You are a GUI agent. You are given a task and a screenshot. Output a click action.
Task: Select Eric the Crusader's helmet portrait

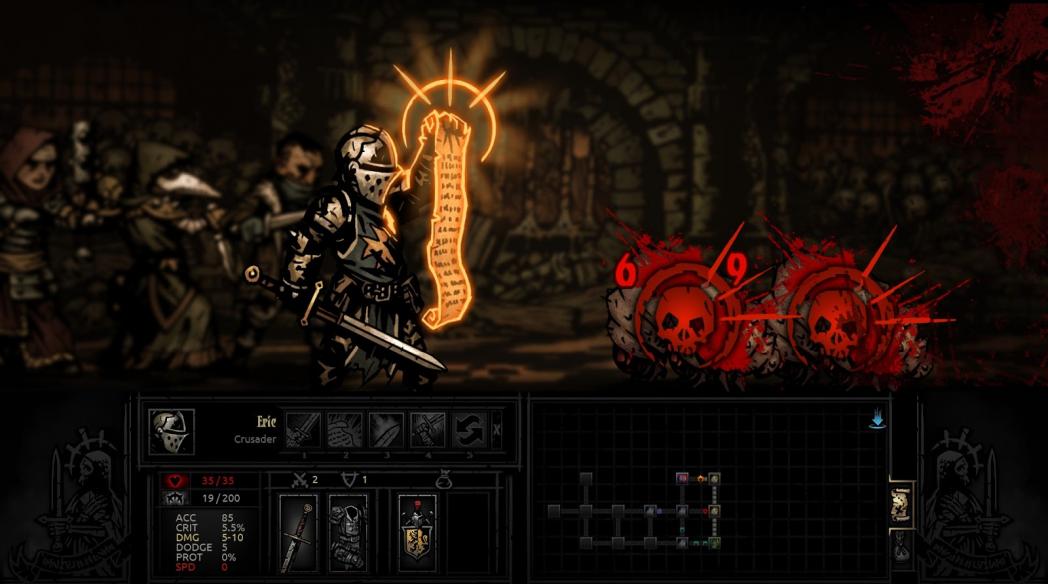171,431
